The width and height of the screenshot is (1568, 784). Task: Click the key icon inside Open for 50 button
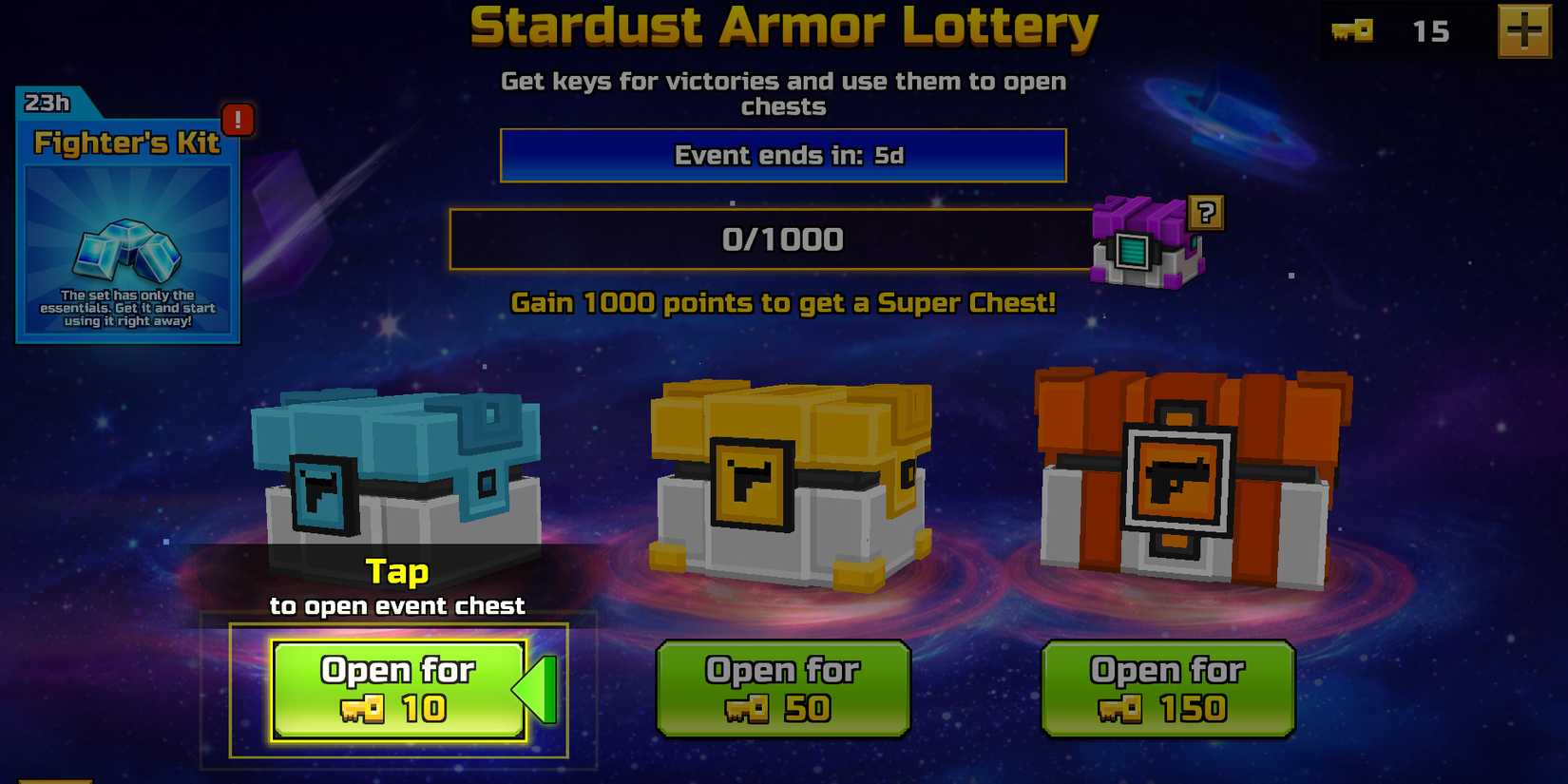(x=747, y=709)
